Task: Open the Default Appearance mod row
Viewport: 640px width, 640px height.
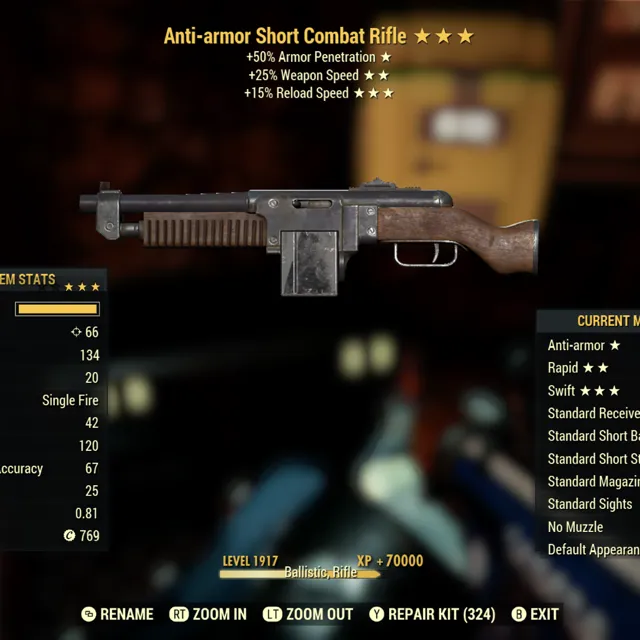Action: (x=593, y=549)
